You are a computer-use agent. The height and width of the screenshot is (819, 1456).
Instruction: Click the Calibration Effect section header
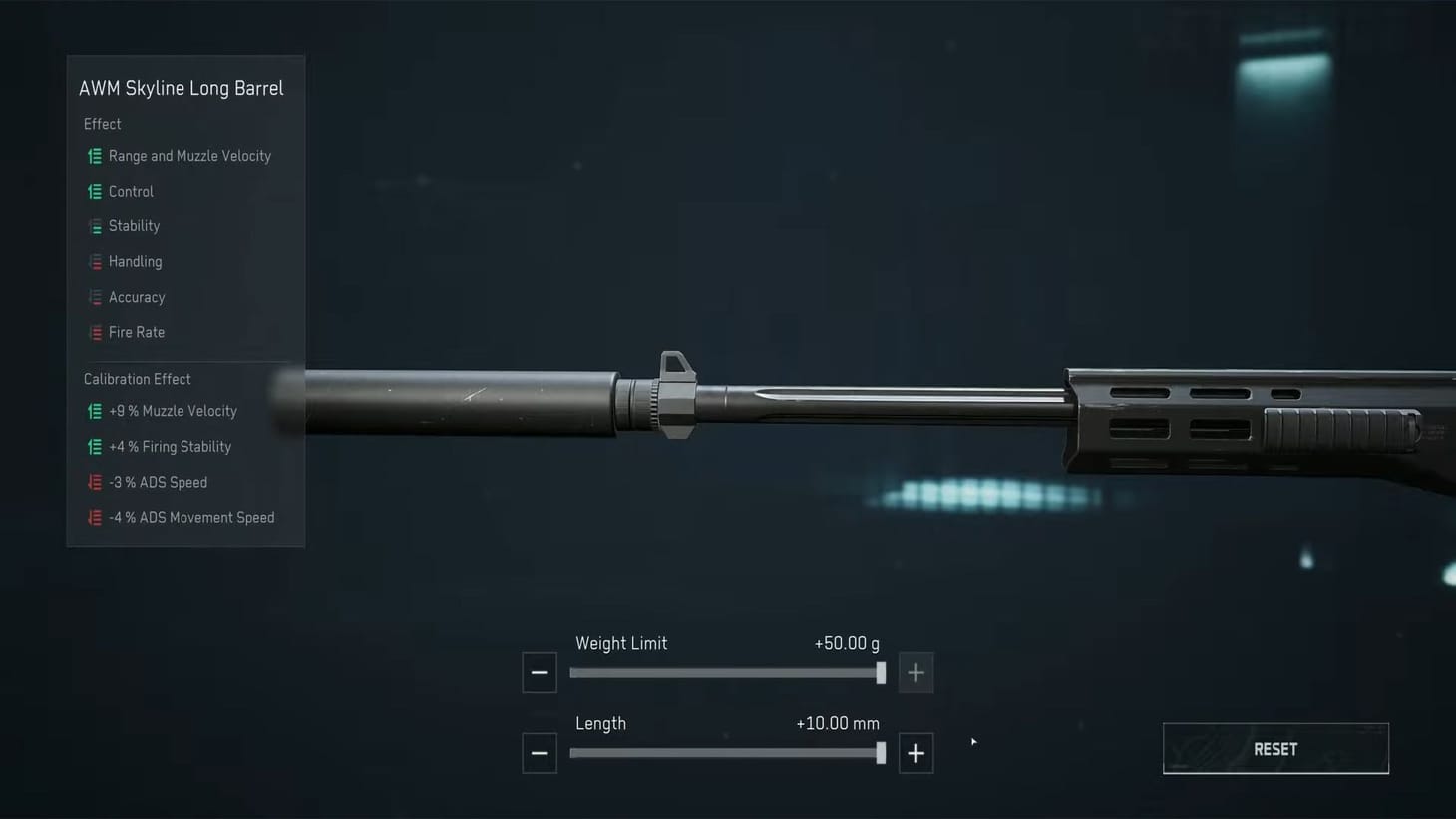[x=137, y=379]
